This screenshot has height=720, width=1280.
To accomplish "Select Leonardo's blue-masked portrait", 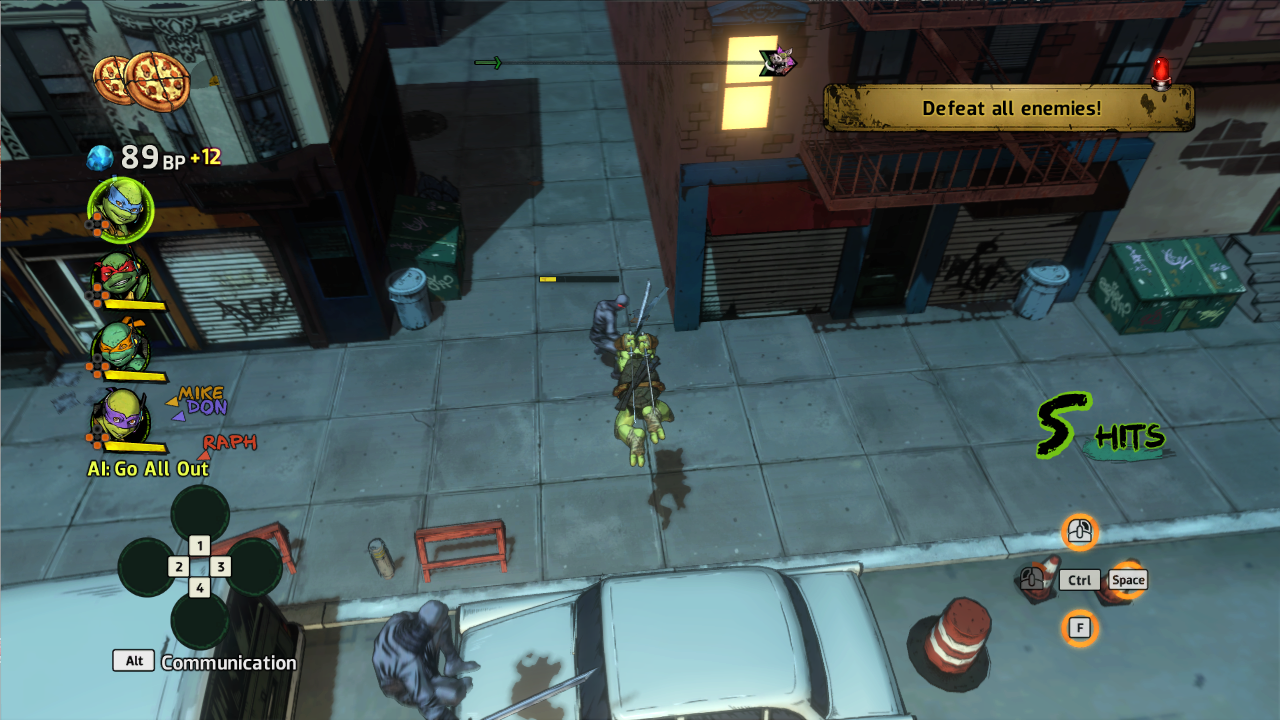I will [x=121, y=211].
